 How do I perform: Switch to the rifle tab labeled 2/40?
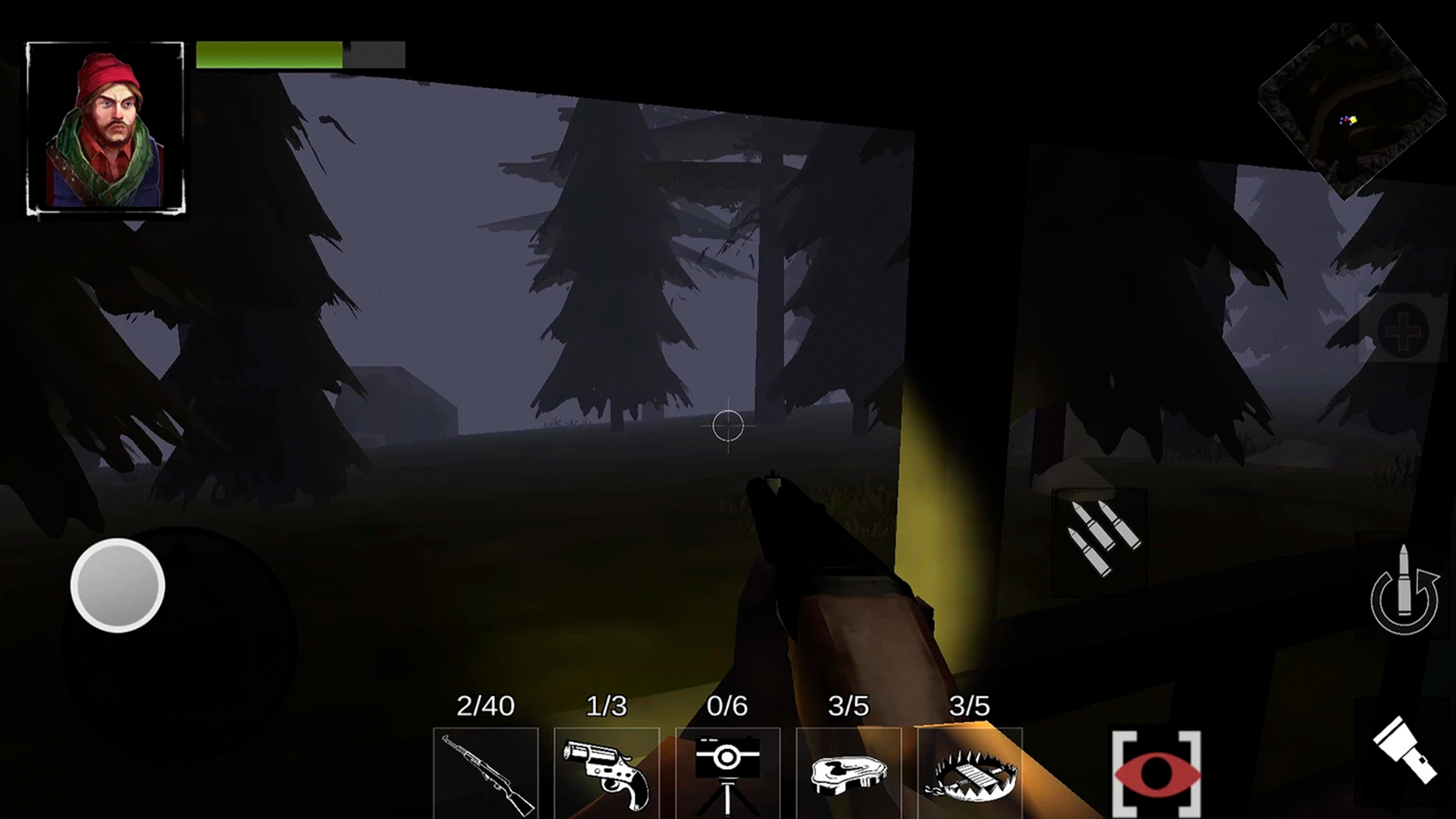[x=485, y=706]
